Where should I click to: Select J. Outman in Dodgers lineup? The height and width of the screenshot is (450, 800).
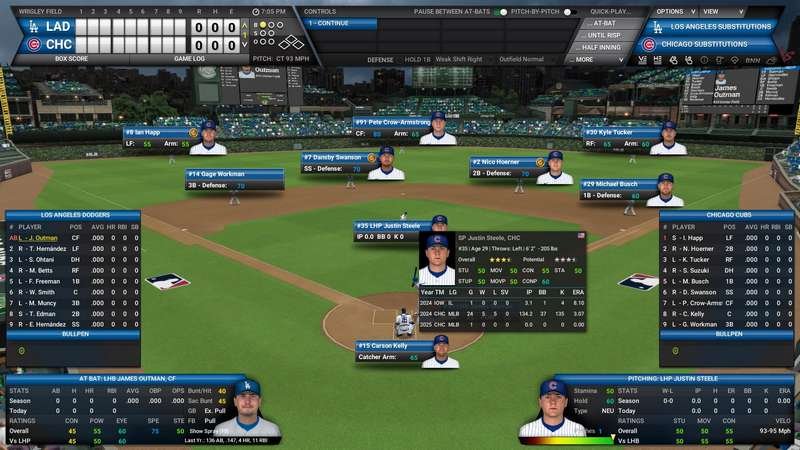coord(40,238)
